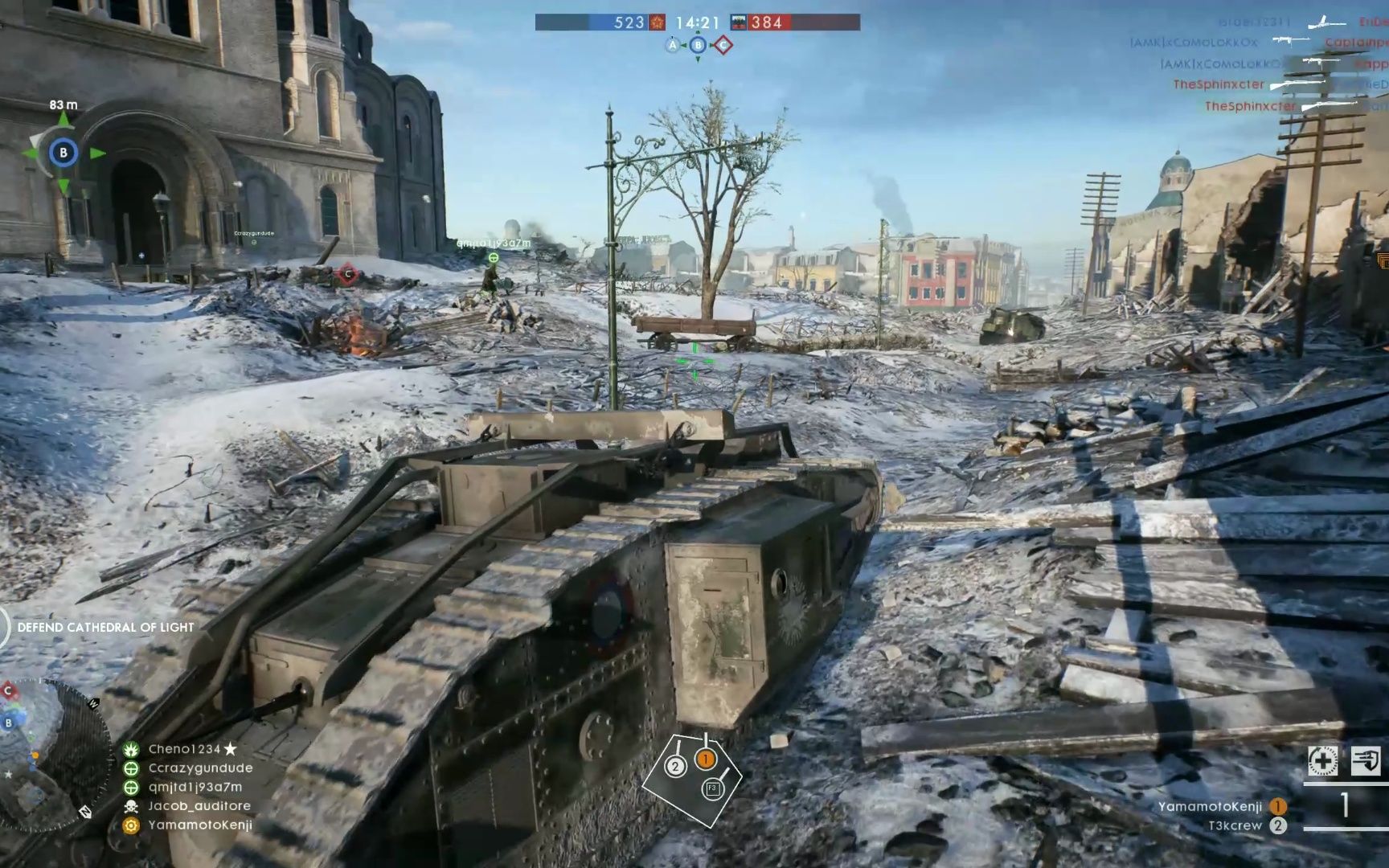Select flag B in the top objective bar
Viewport: 1389px width, 868px height.
coord(698,46)
